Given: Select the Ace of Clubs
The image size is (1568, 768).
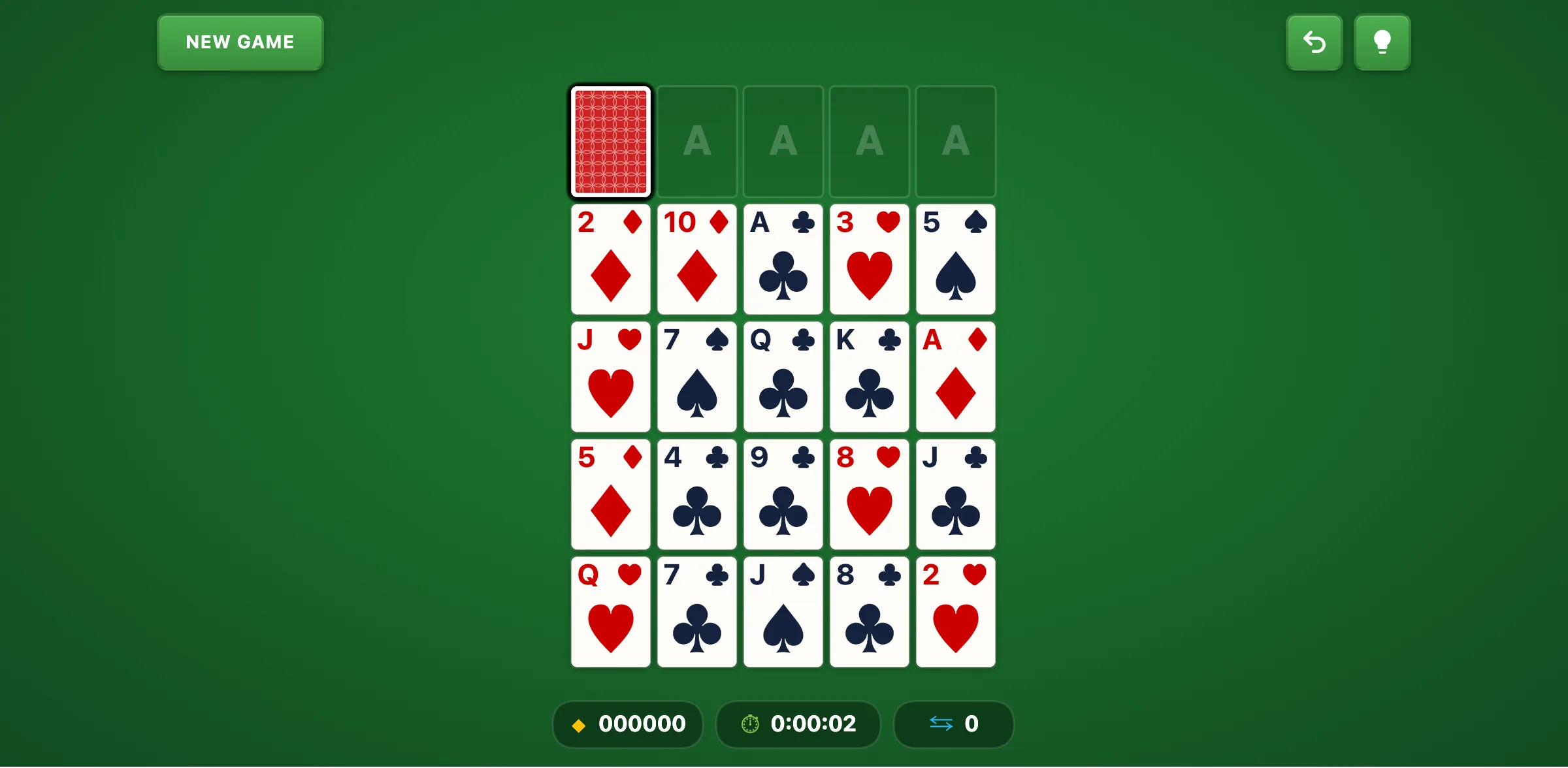Looking at the screenshot, I should 783,259.
